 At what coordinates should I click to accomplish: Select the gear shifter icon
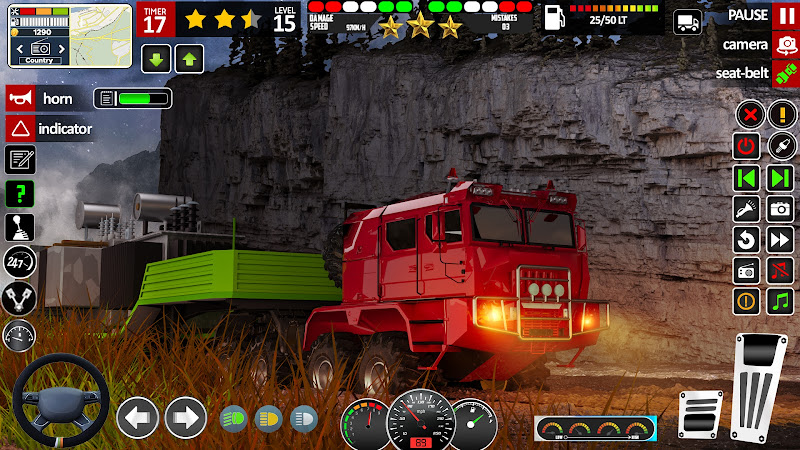coord(20,227)
